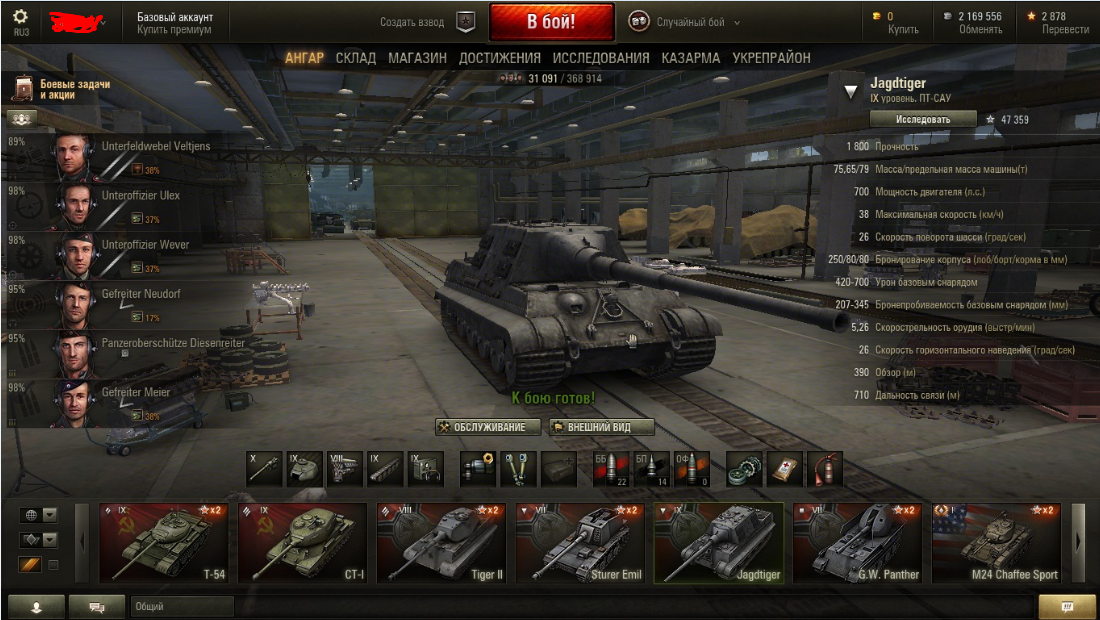
Task: Choose the Tiger II tank card
Action: click(x=441, y=542)
